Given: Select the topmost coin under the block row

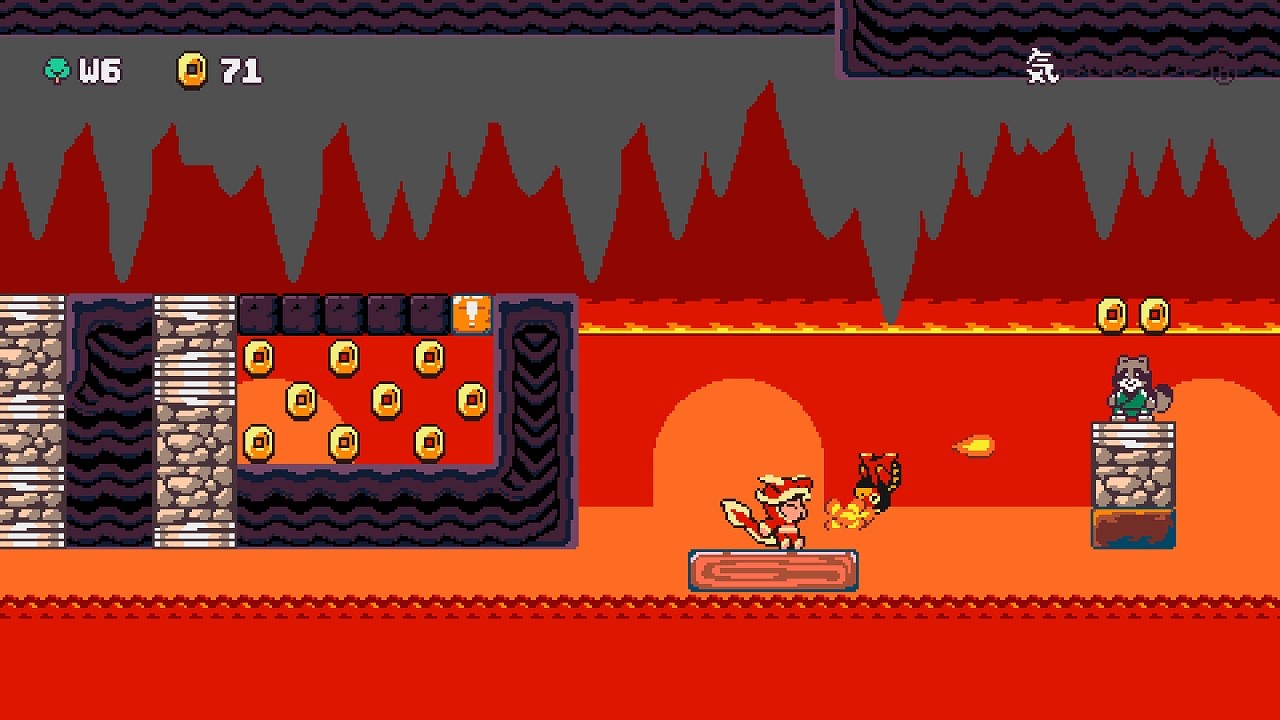Looking at the screenshot, I should click(344, 357).
